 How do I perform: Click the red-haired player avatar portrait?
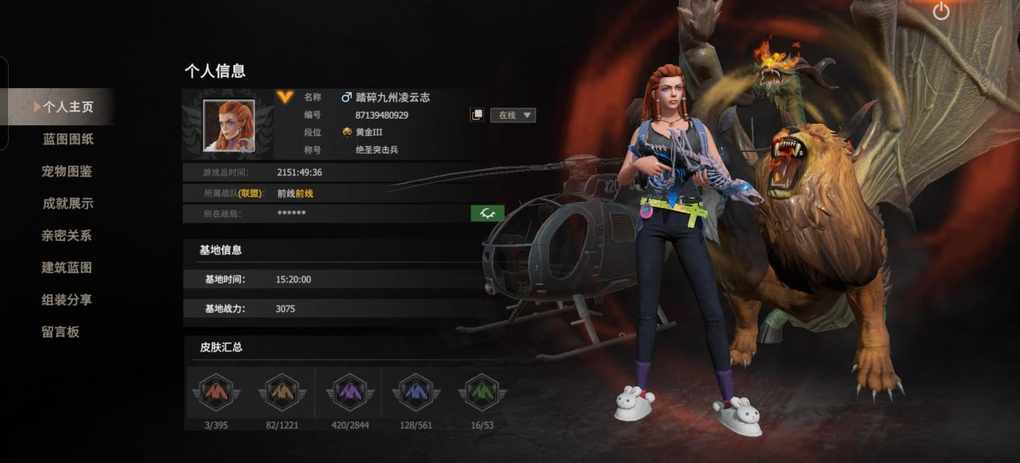(x=229, y=125)
